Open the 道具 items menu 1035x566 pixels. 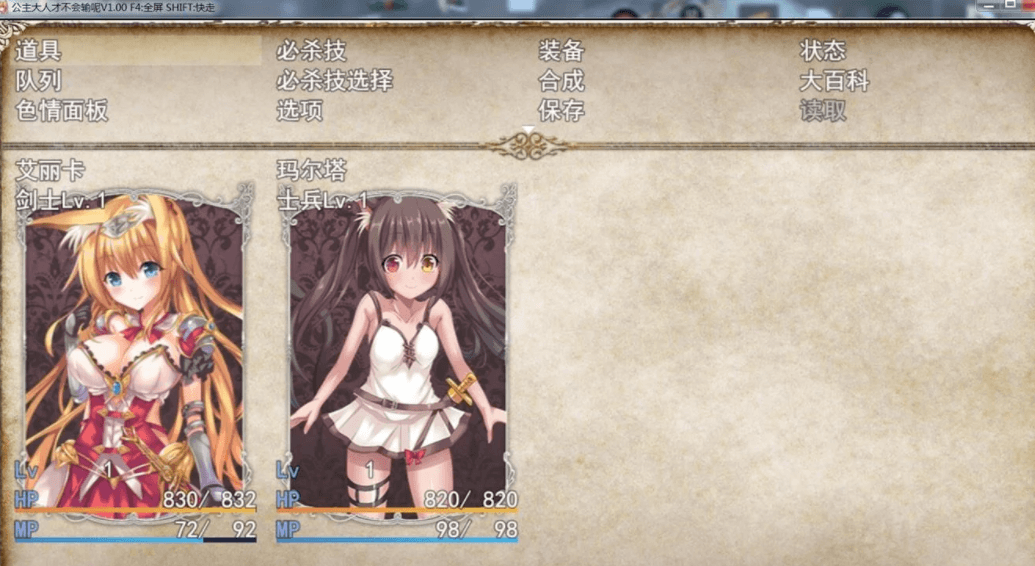(x=39, y=51)
